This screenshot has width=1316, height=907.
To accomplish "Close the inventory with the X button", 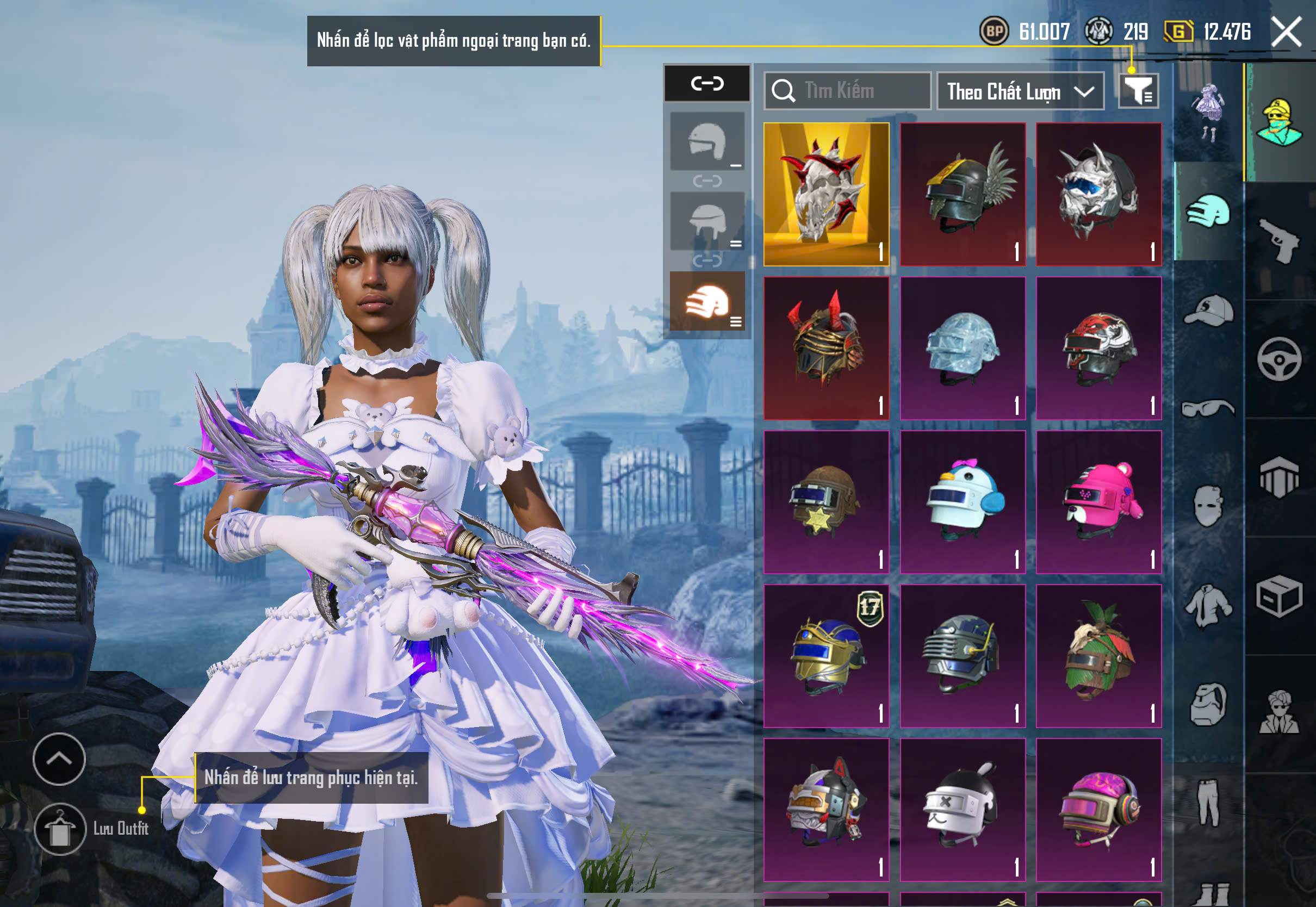I will [x=1286, y=32].
